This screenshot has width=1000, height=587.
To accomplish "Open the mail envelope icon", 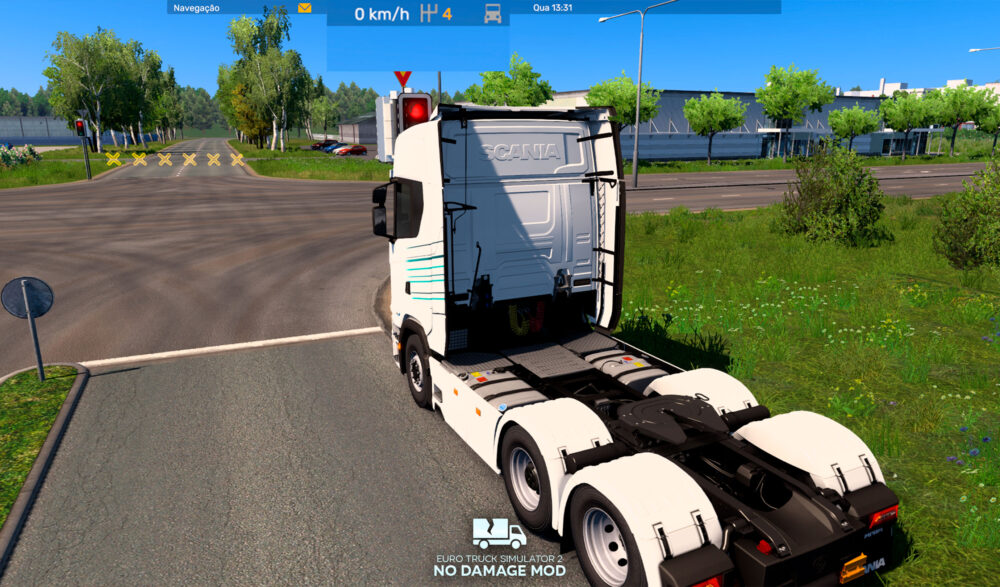I will 305,8.
